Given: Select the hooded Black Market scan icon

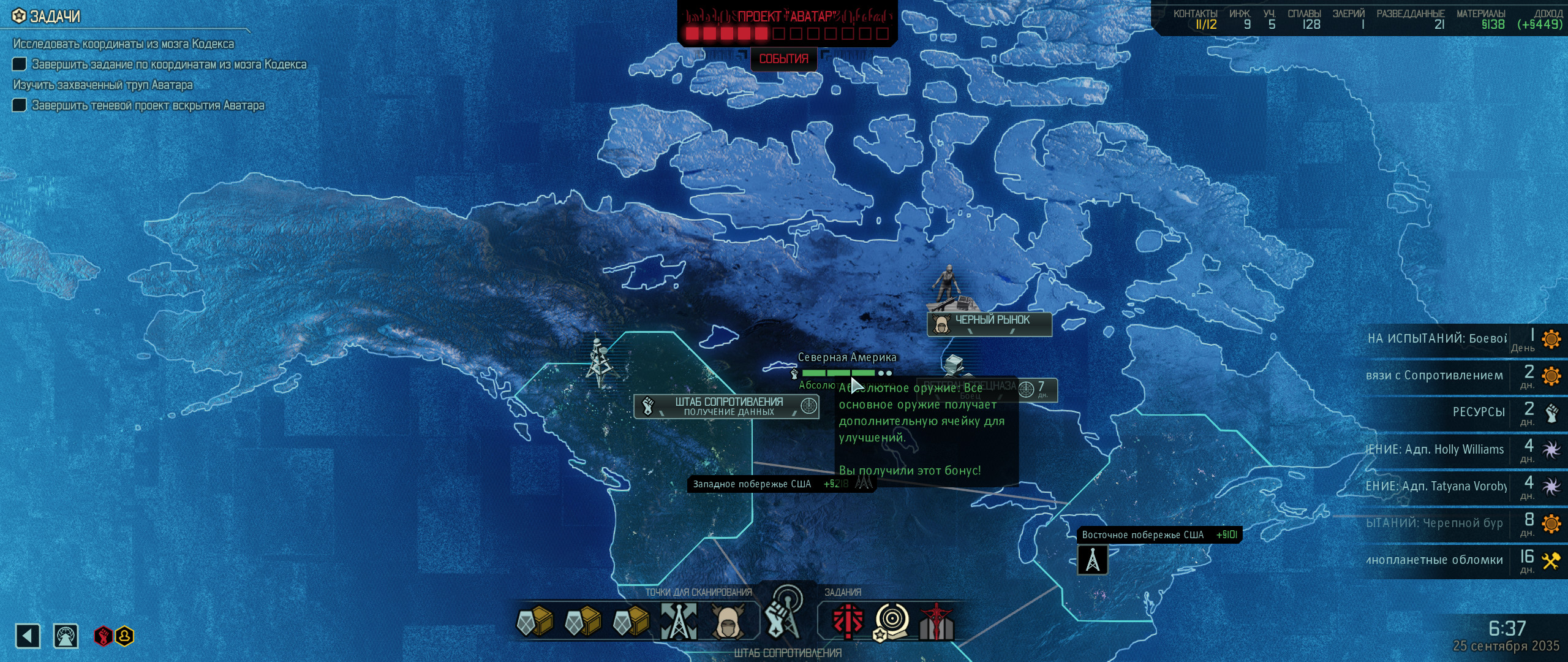Looking at the screenshot, I should click(728, 622).
